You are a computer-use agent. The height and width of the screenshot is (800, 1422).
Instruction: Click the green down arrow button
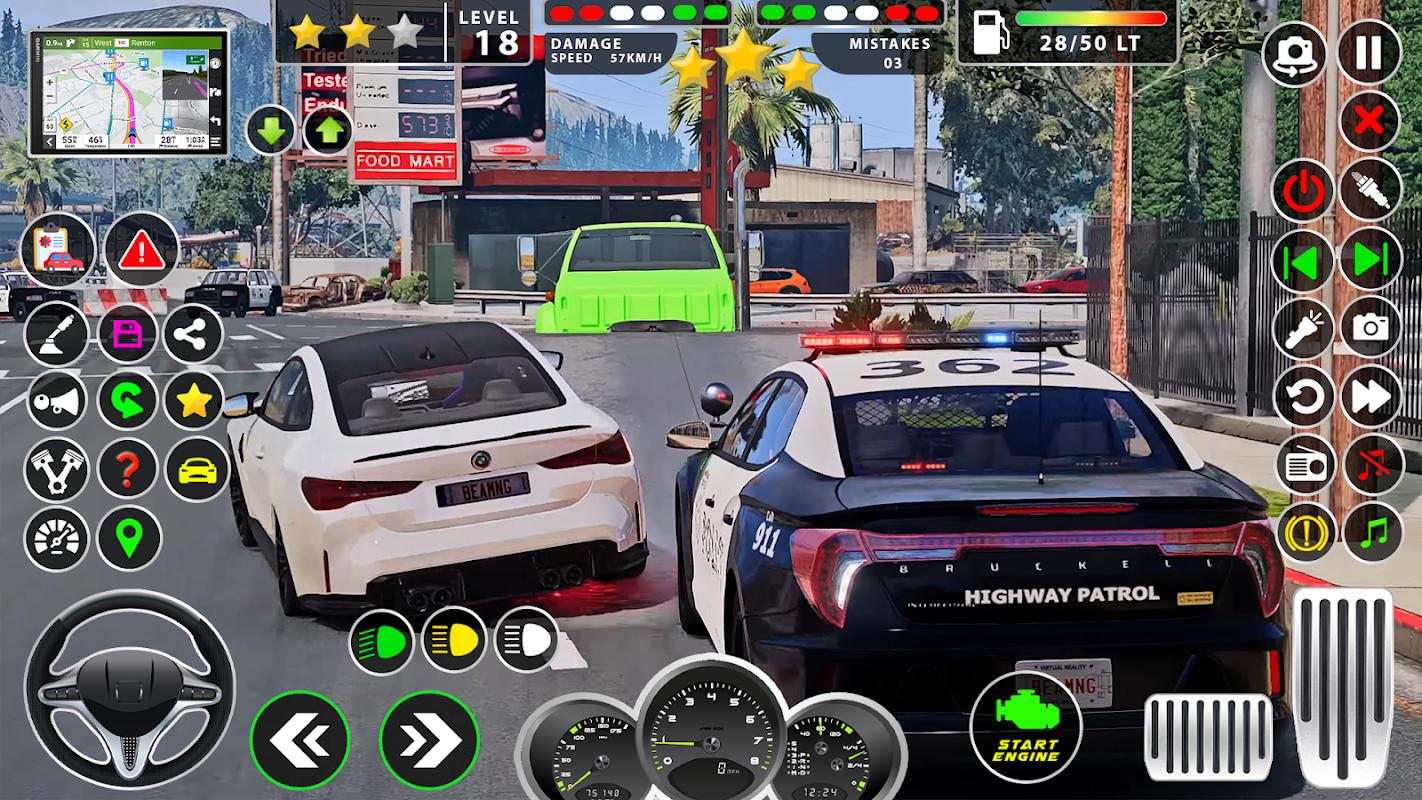271,131
